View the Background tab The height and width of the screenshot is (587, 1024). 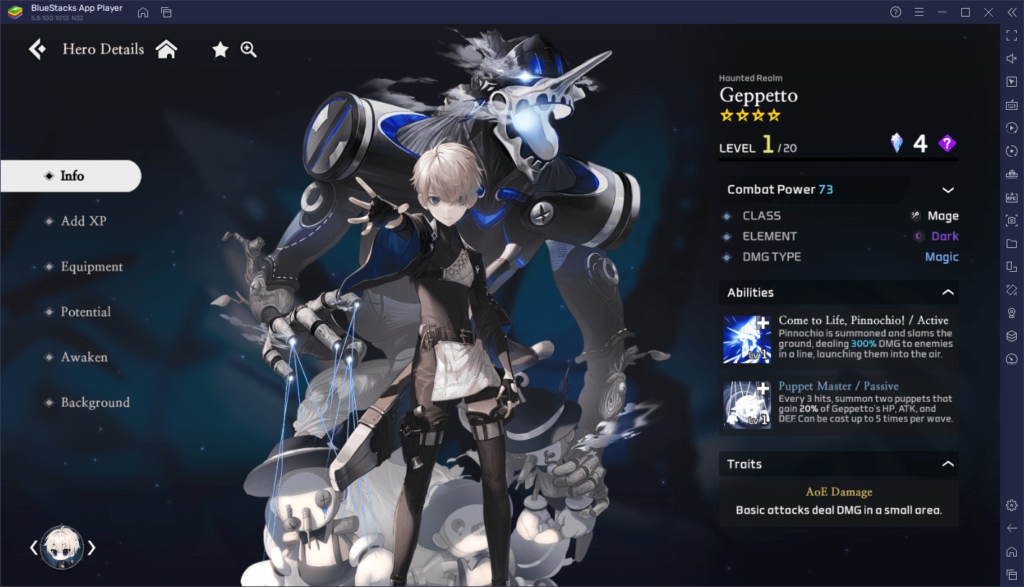click(94, 402)
